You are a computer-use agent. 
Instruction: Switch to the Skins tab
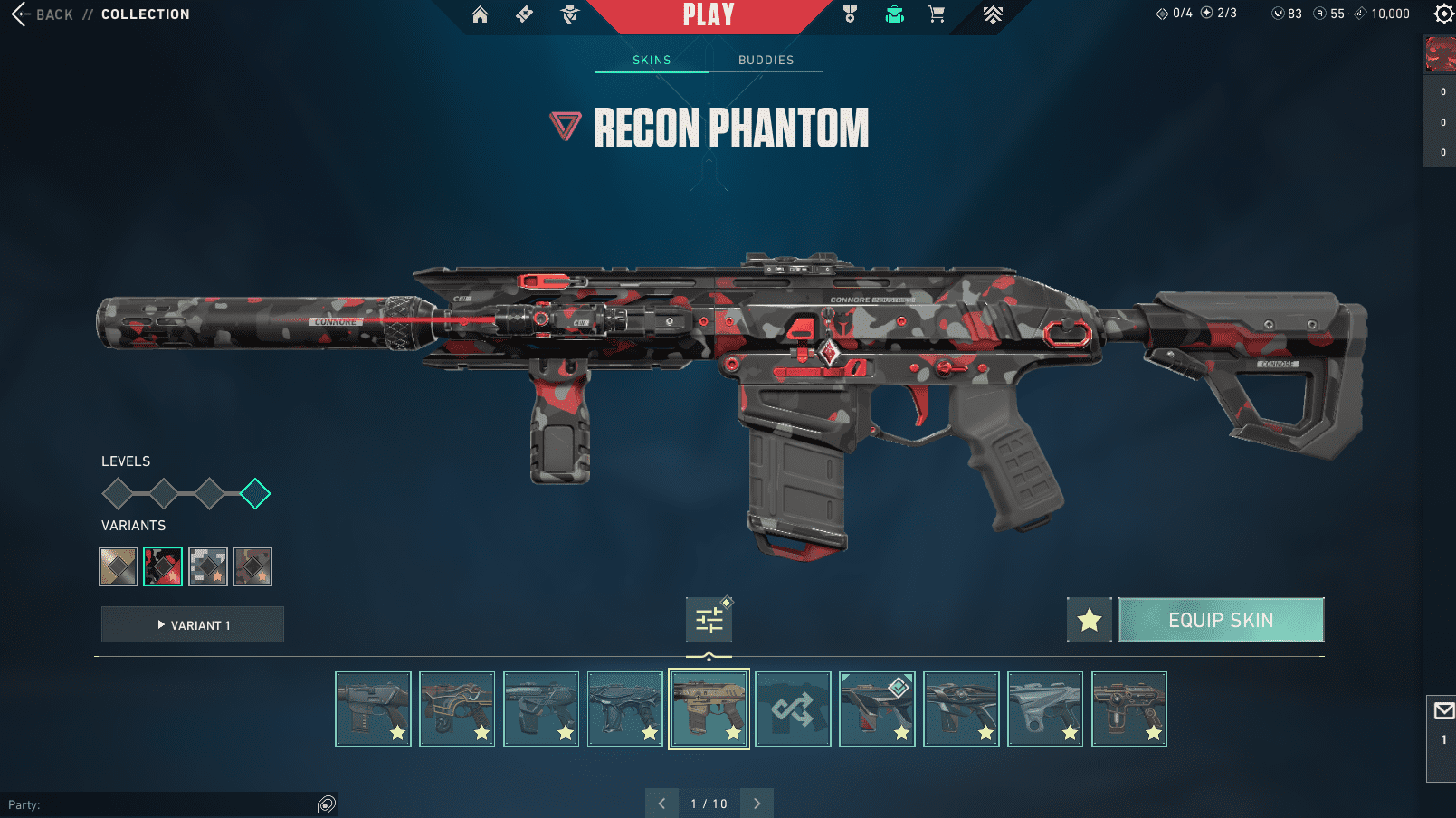pos(652,60)
